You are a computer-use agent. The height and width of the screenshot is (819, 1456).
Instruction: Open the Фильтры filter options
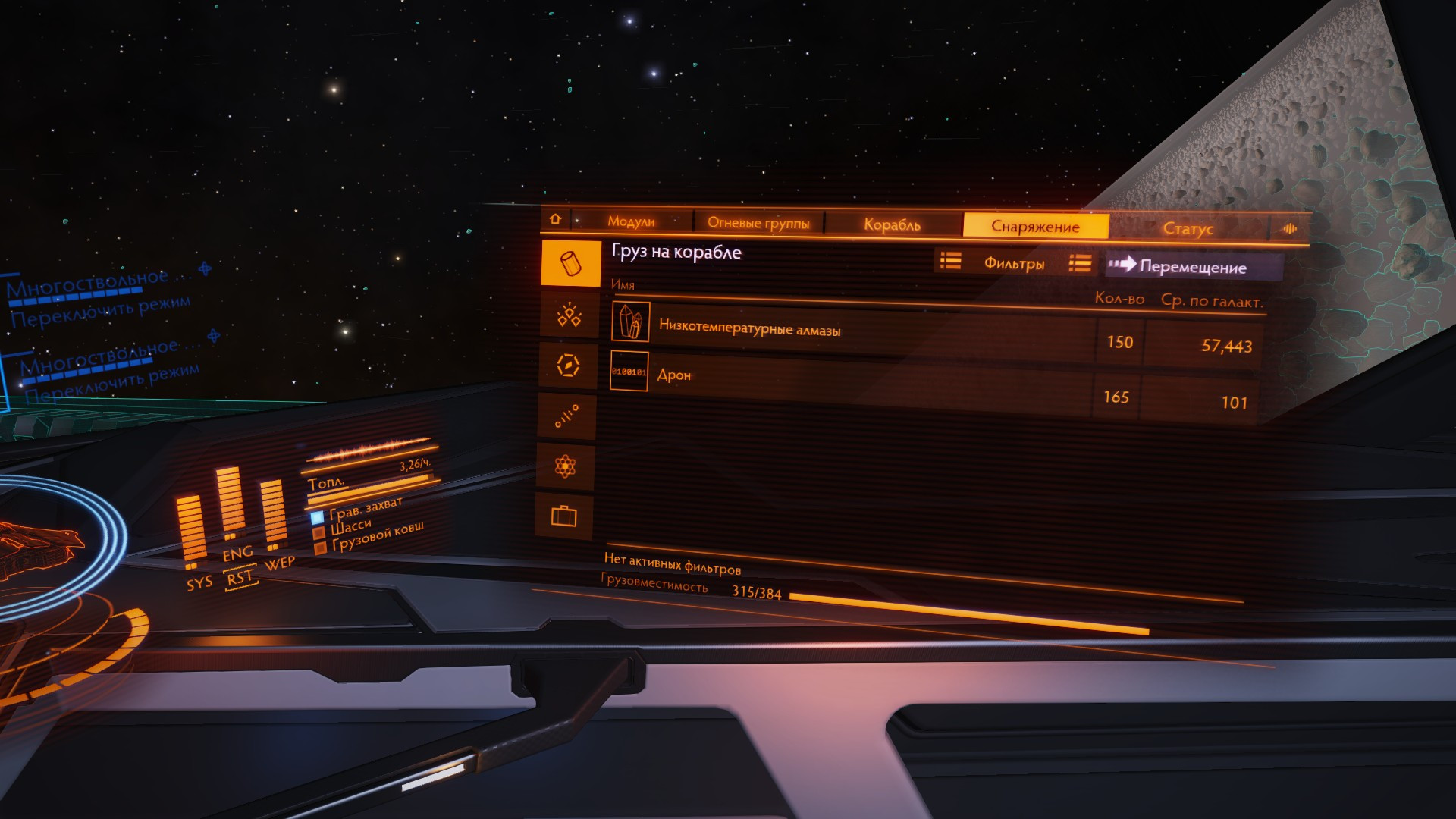pyautogui.click(x=1013, y=263)
